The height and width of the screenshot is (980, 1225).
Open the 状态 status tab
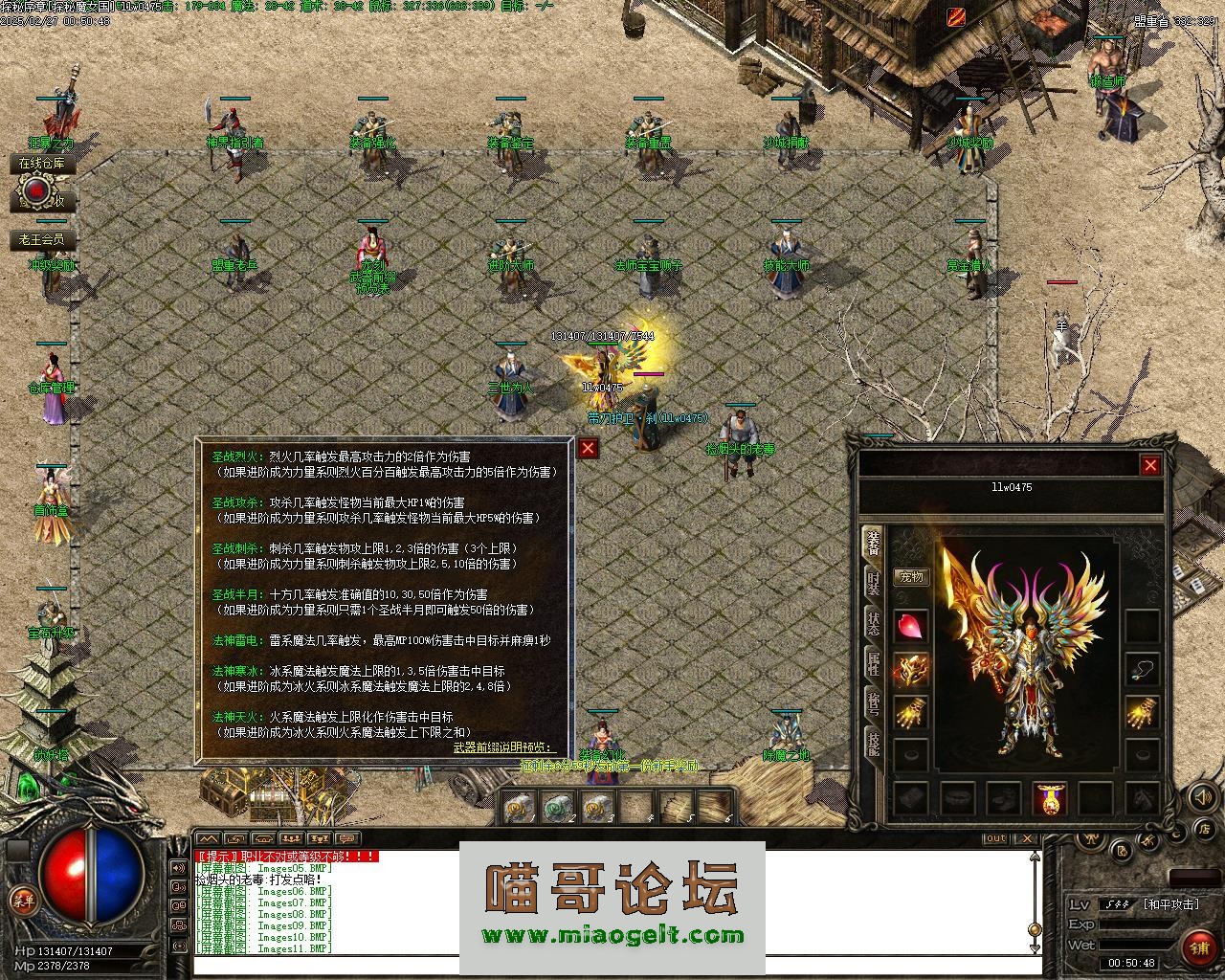coord(873,623)
